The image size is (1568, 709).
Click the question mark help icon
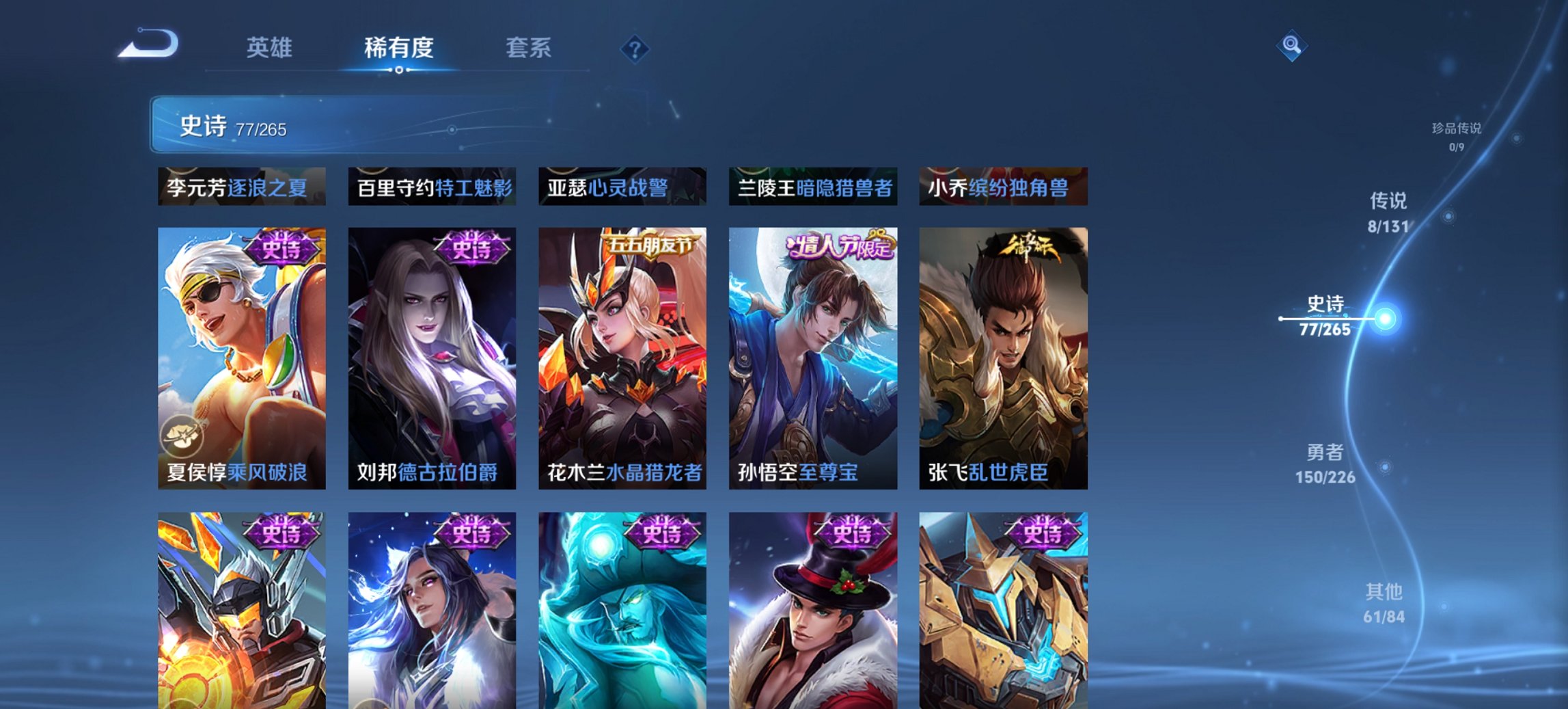coord(635,50)
